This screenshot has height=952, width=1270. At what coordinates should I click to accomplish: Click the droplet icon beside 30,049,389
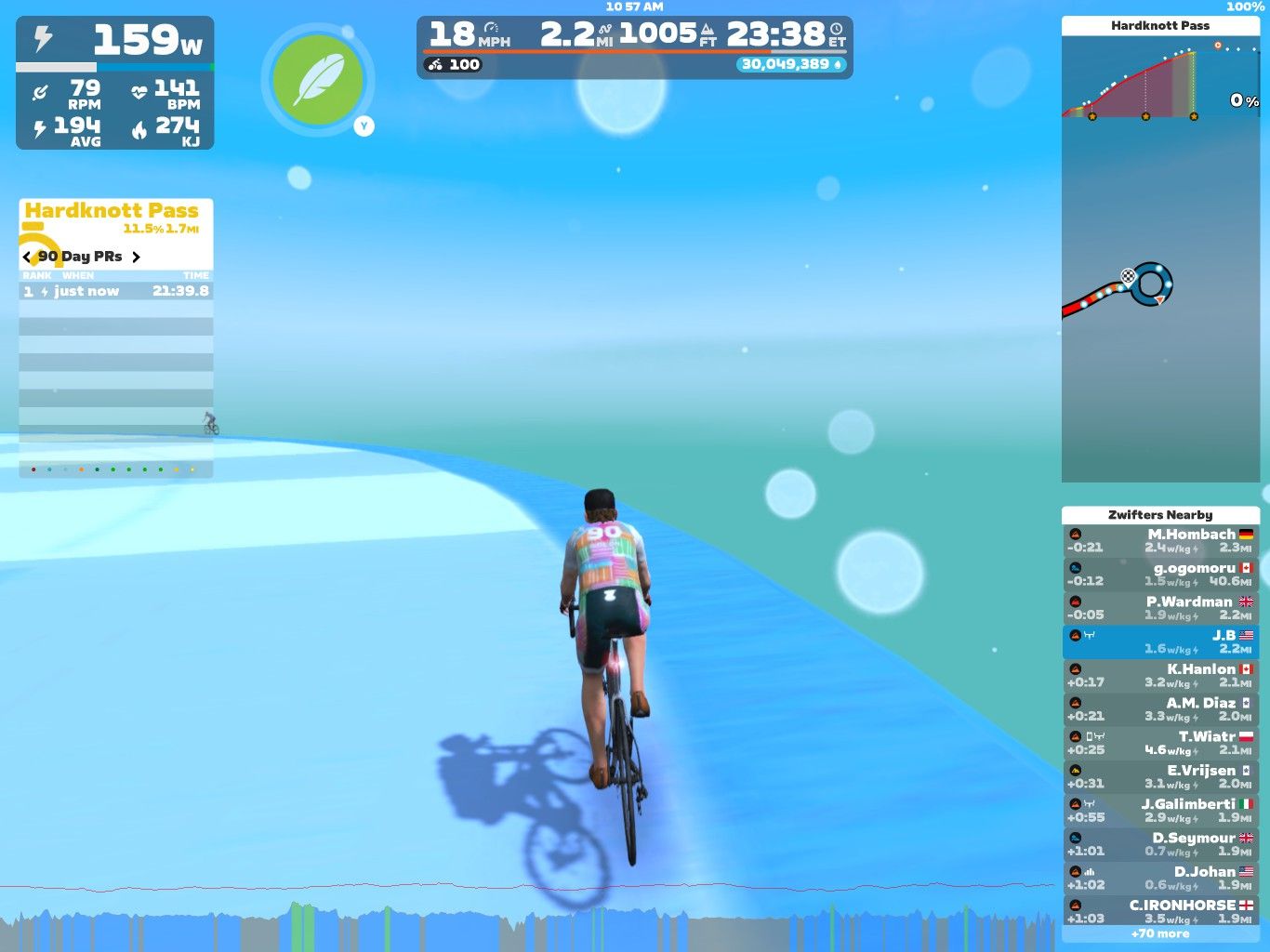tap(839, 64)
